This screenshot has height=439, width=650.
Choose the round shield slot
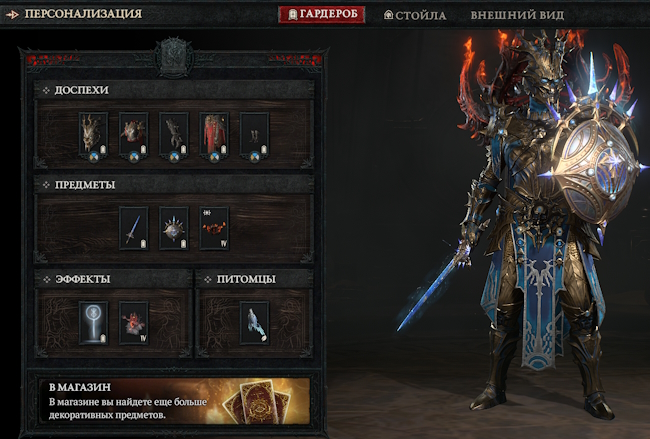174,229
